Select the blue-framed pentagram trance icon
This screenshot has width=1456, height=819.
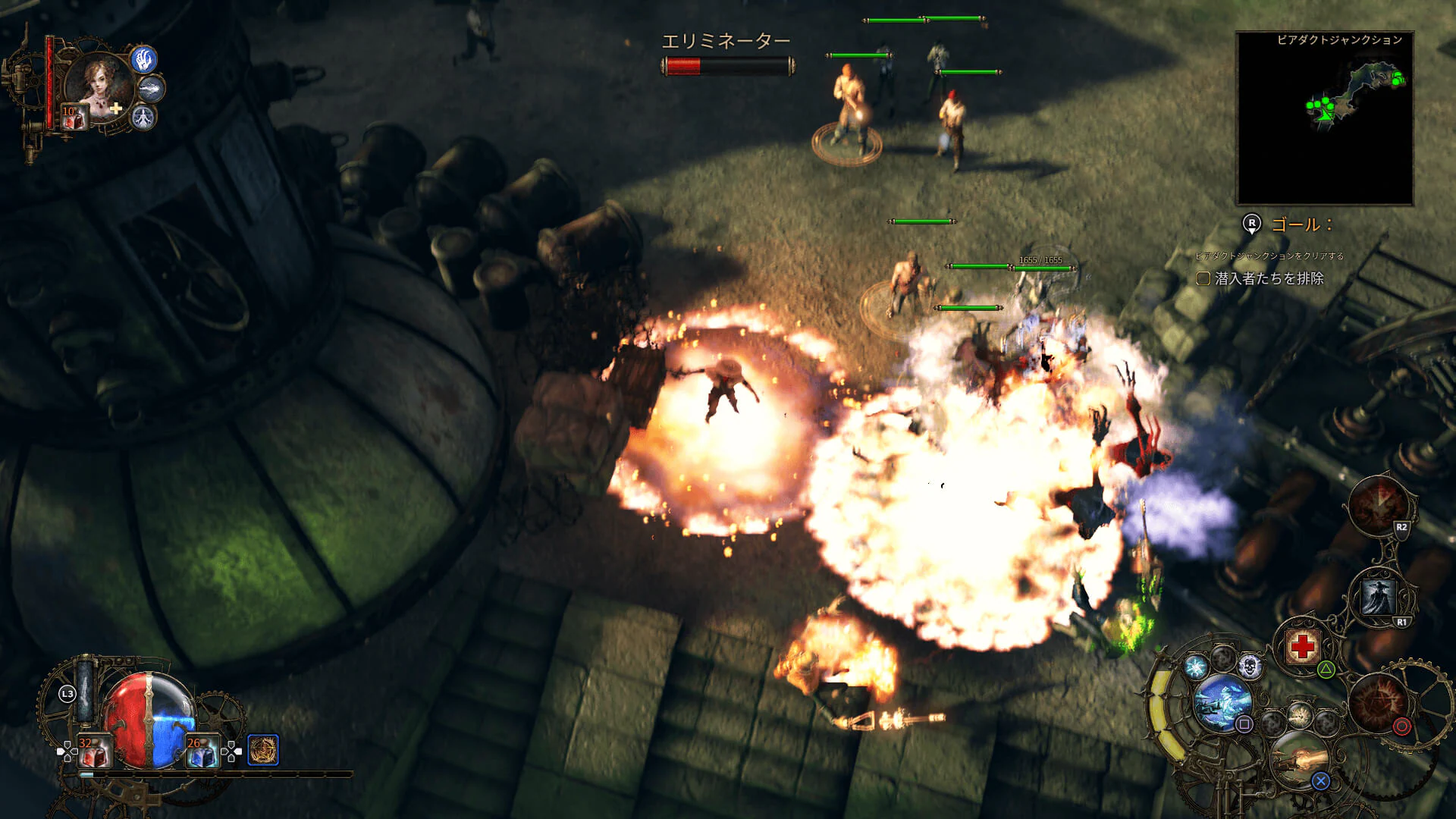click(263, 750)
